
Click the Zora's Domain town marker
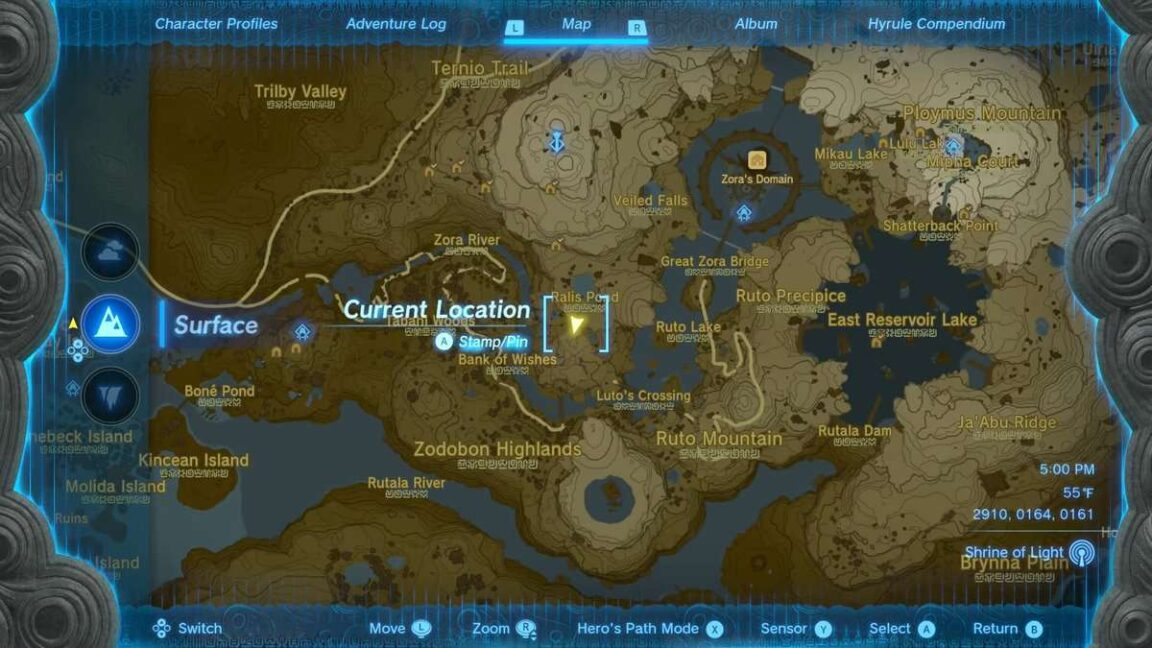click(757, 160)
